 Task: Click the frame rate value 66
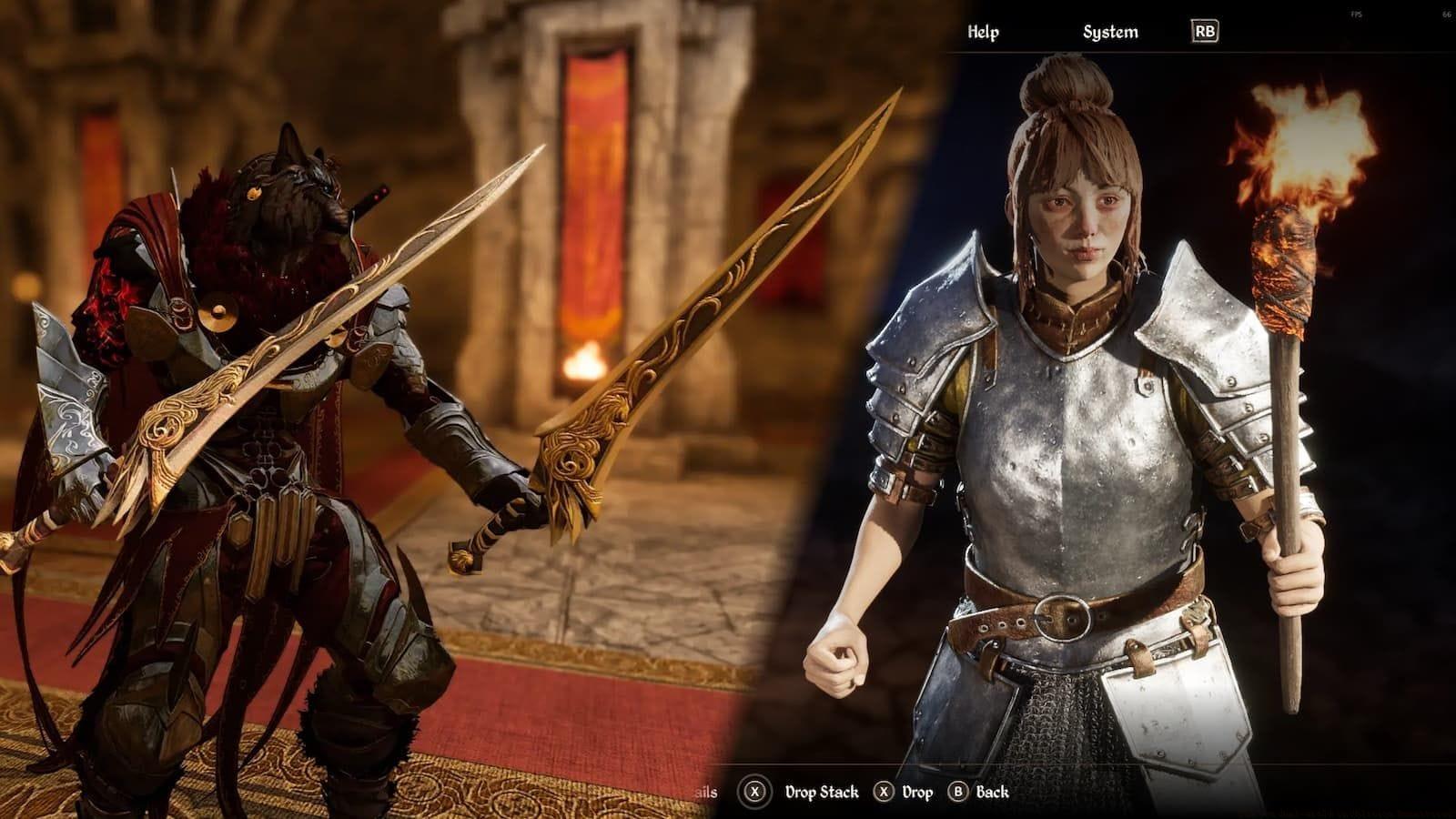[1446, 15]
